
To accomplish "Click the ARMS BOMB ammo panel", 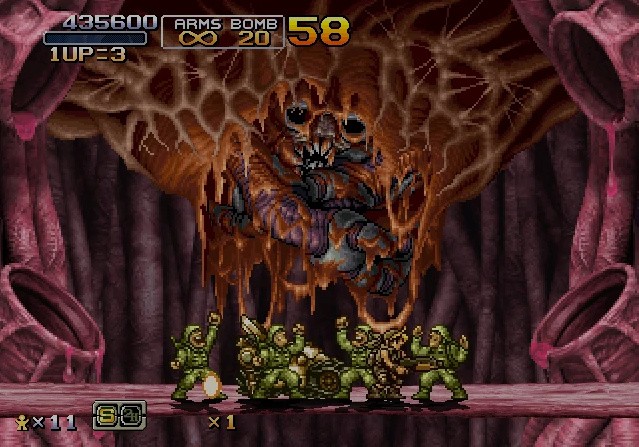I will [222, 31].
